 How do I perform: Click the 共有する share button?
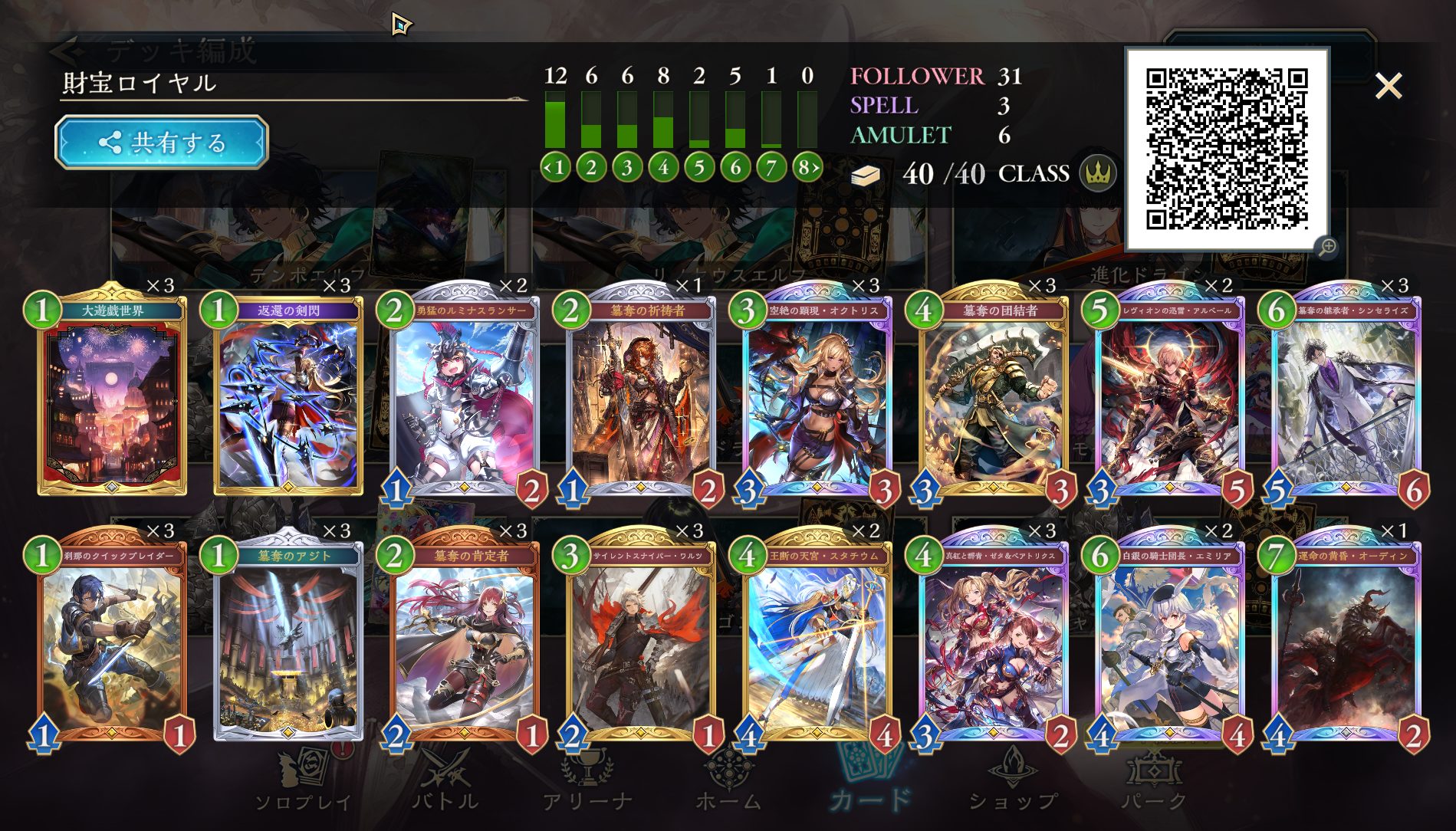[x=162, y=143]
